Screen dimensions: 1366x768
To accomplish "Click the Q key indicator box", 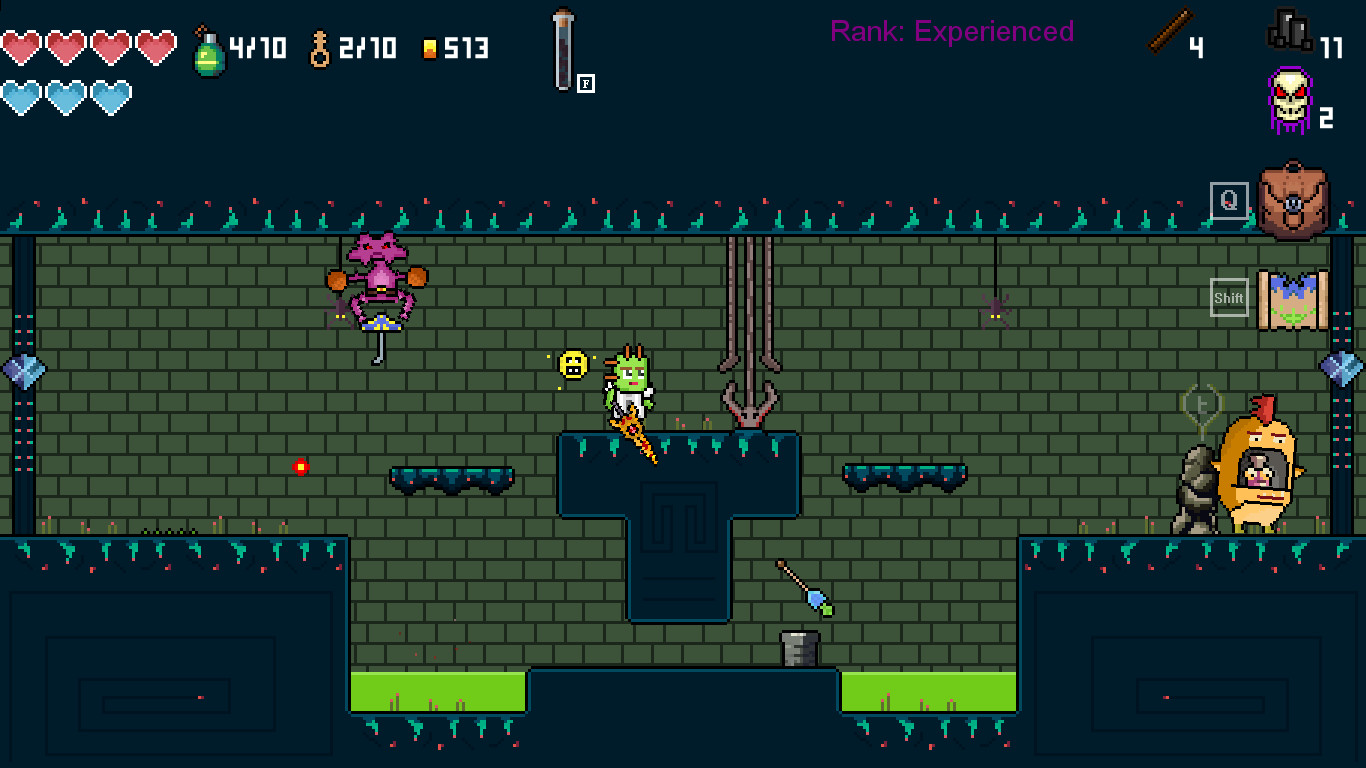I will [x=1229, y=199].
